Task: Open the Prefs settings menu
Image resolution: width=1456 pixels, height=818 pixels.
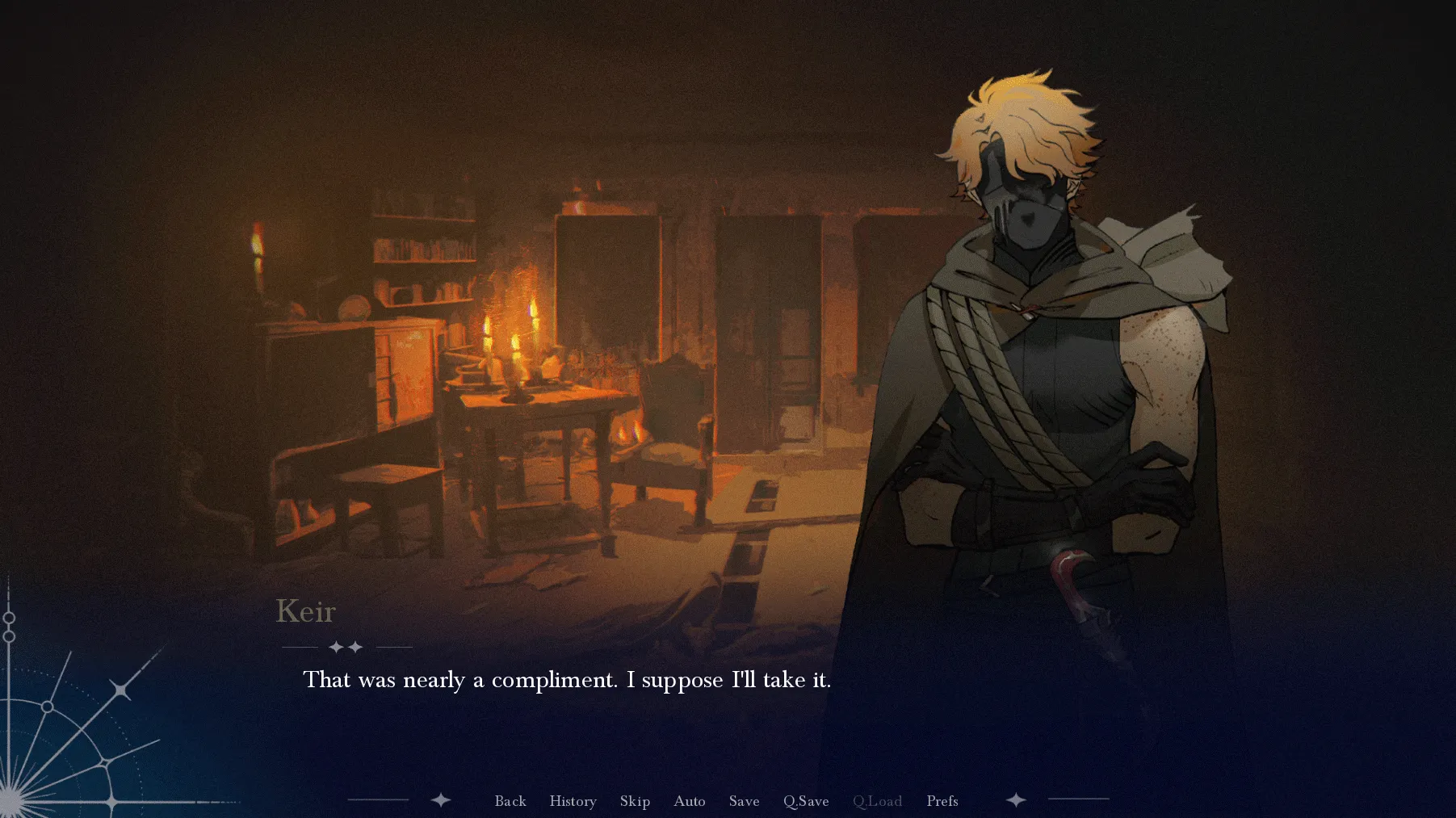Action: [x=942, y=801]
